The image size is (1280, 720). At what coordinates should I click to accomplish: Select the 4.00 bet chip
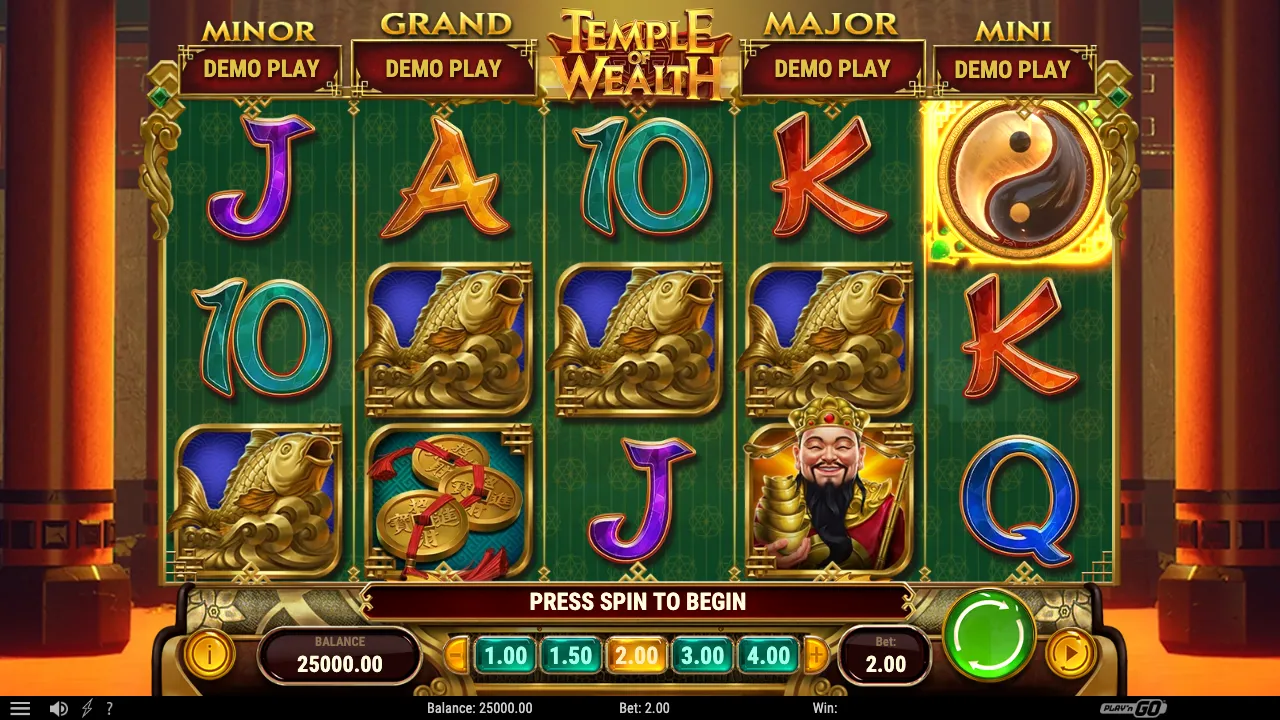[x=768, y=656]
